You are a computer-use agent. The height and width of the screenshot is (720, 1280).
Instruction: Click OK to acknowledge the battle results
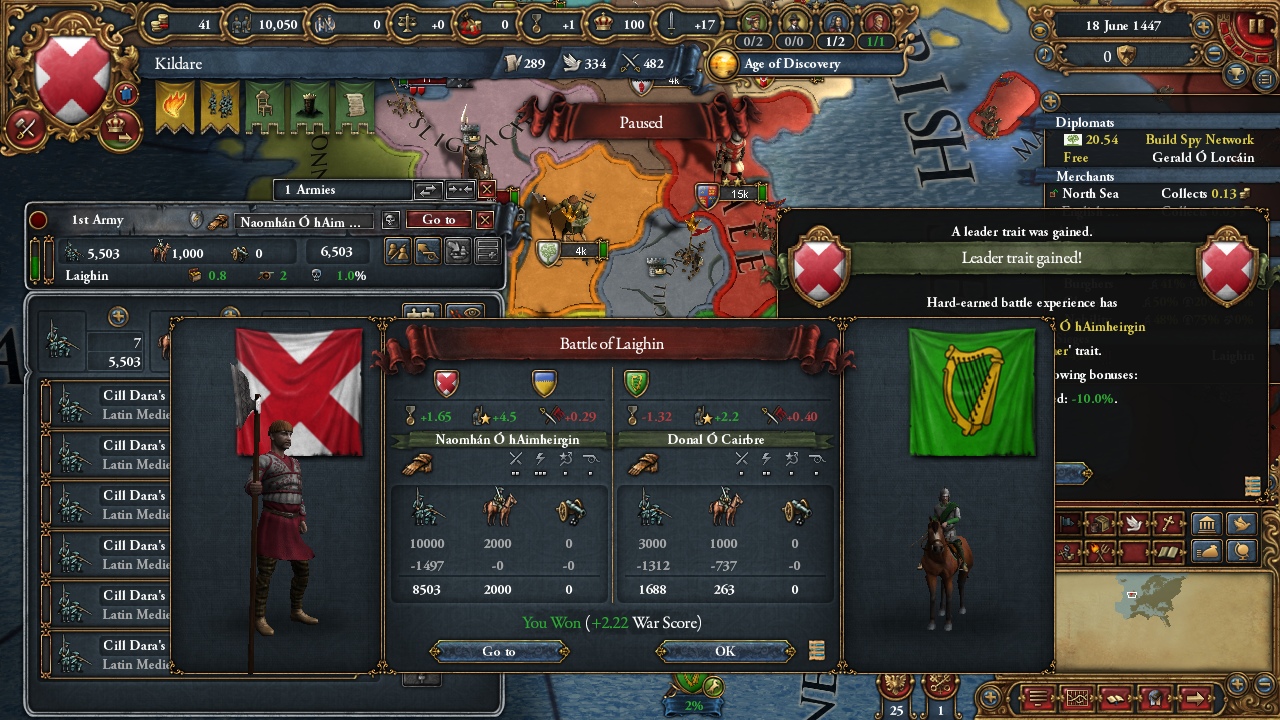pyautogui.click(x=725, y=651)
